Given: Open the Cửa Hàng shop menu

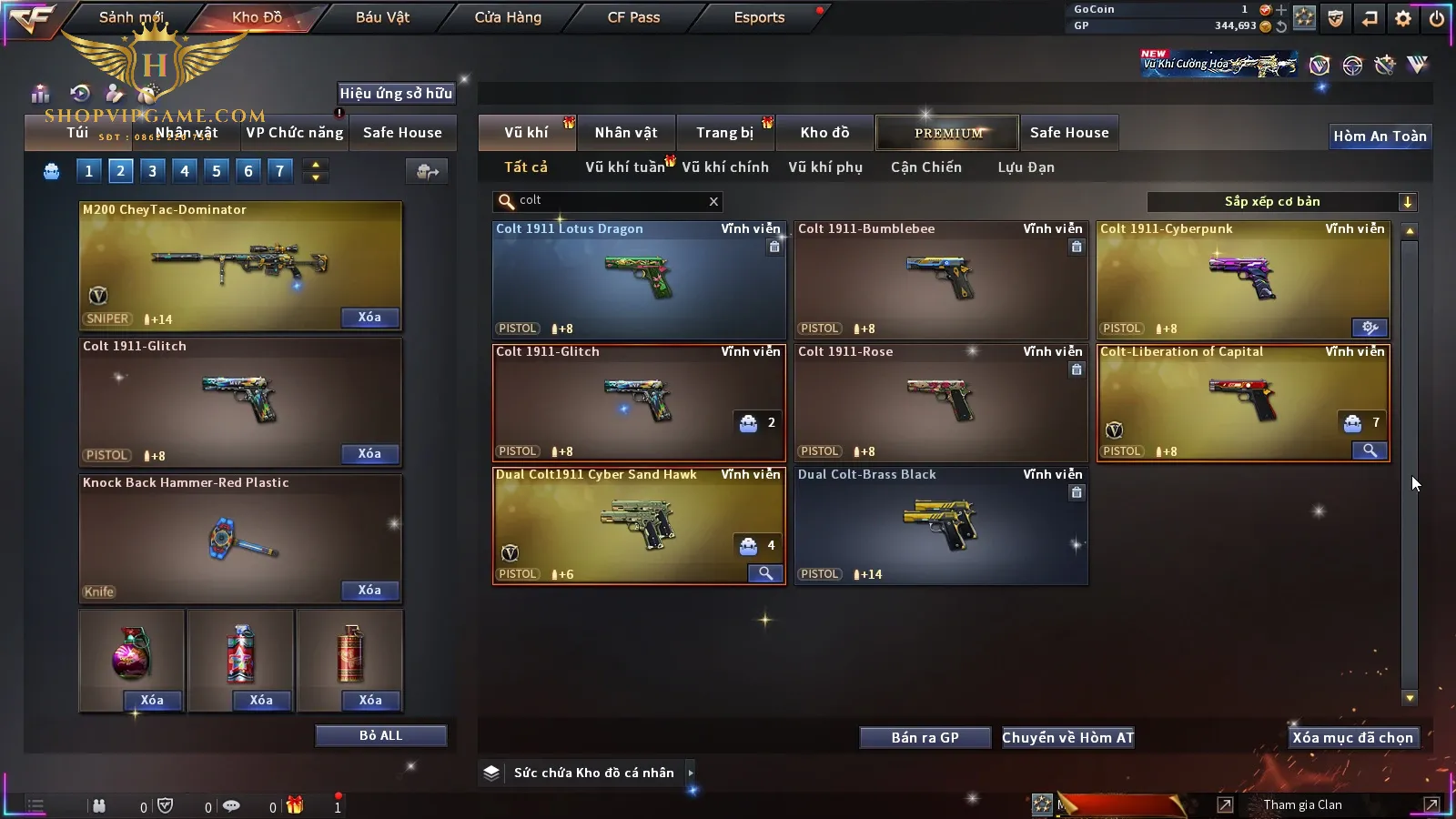Looking at the screenshot, I should [x=508, y=17].
